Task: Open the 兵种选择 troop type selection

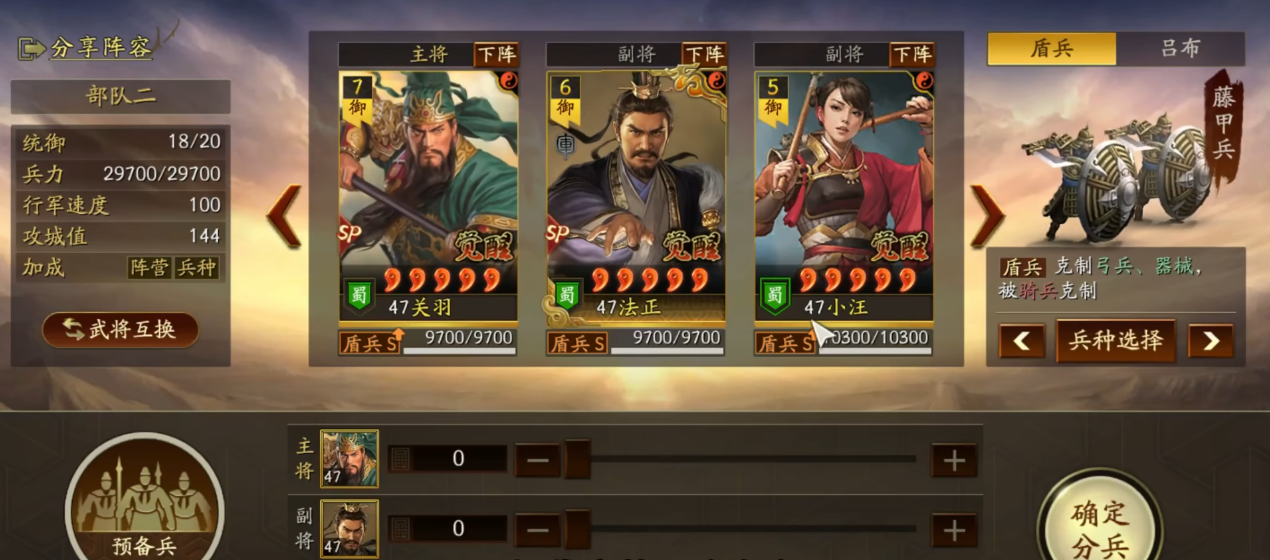Action: point(1115,341)
